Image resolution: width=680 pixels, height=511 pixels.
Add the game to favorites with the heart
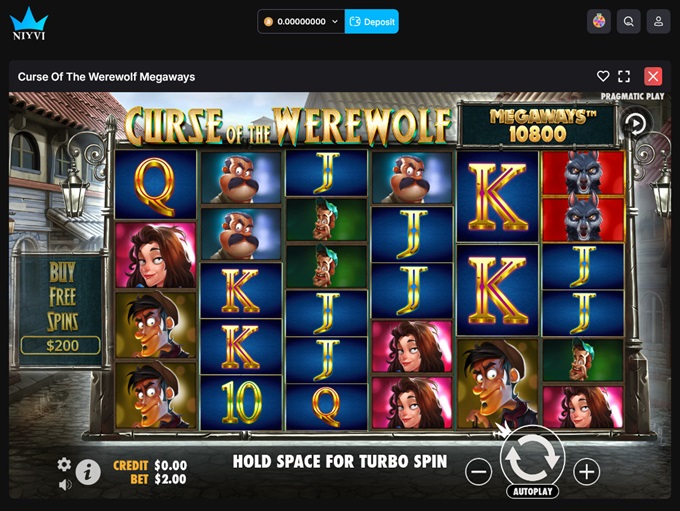[603, 76]
